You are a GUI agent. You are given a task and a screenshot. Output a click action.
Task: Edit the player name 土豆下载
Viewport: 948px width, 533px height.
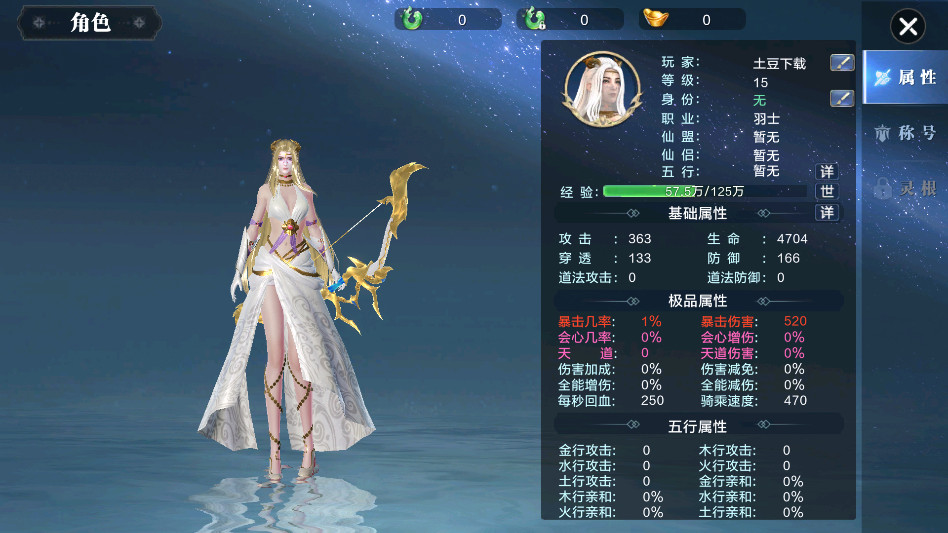(x=842, y=63)
